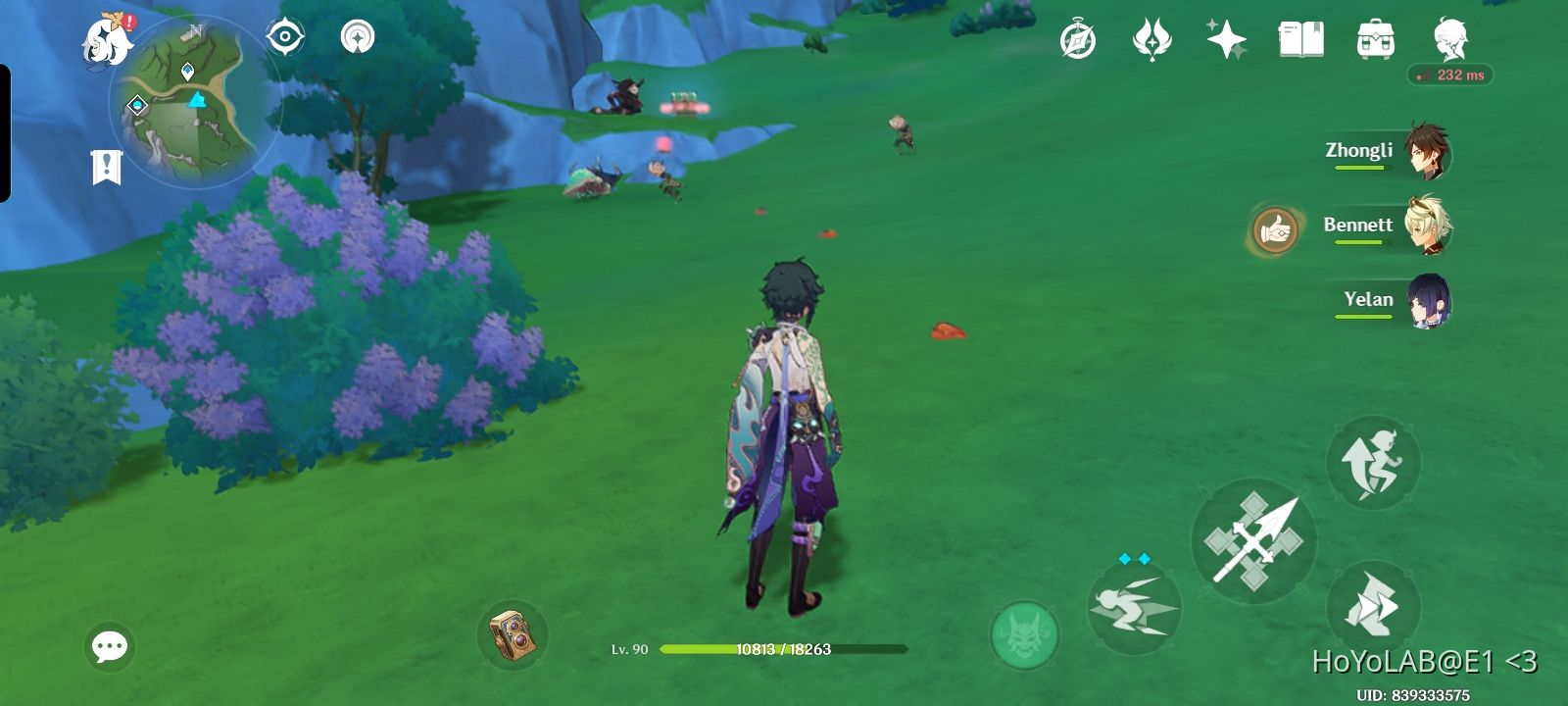Open the gadget camera item slot
Viewport: 1568px width, 706px height.
point(511,633)
